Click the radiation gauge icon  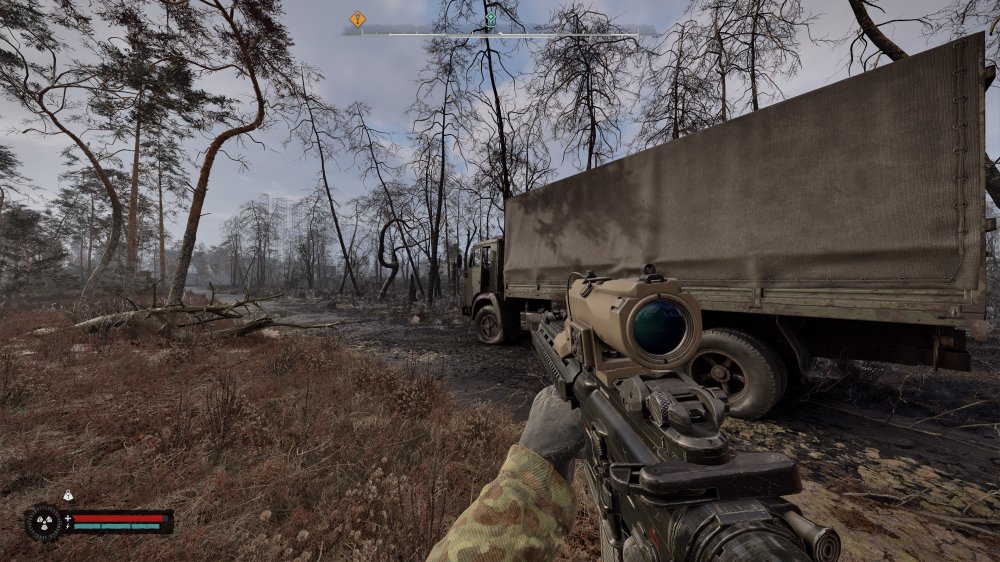44,522
